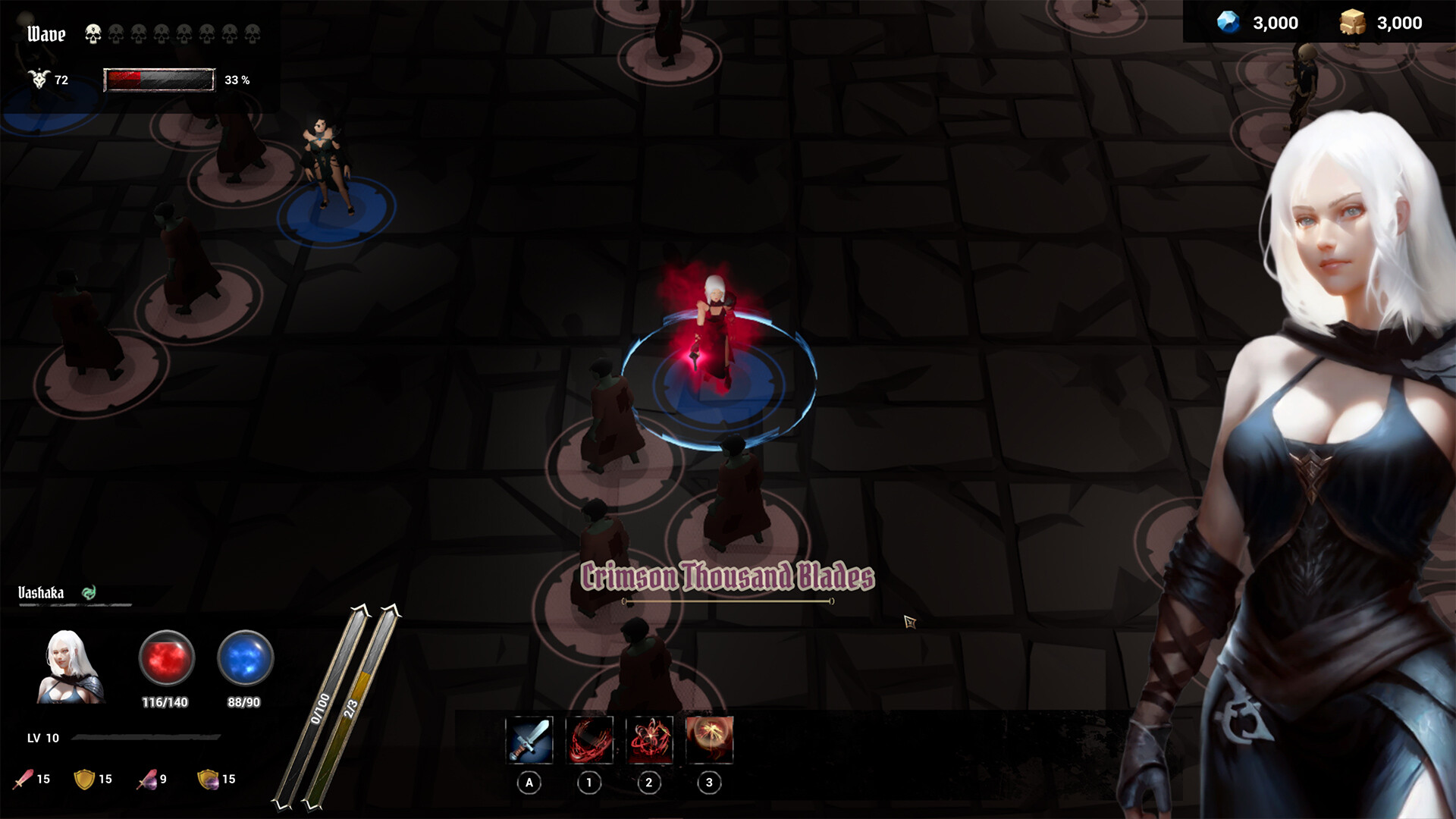1456x819 pixels.
Task: Select the golden shield defense stat icon
Action: click(83, 778)
